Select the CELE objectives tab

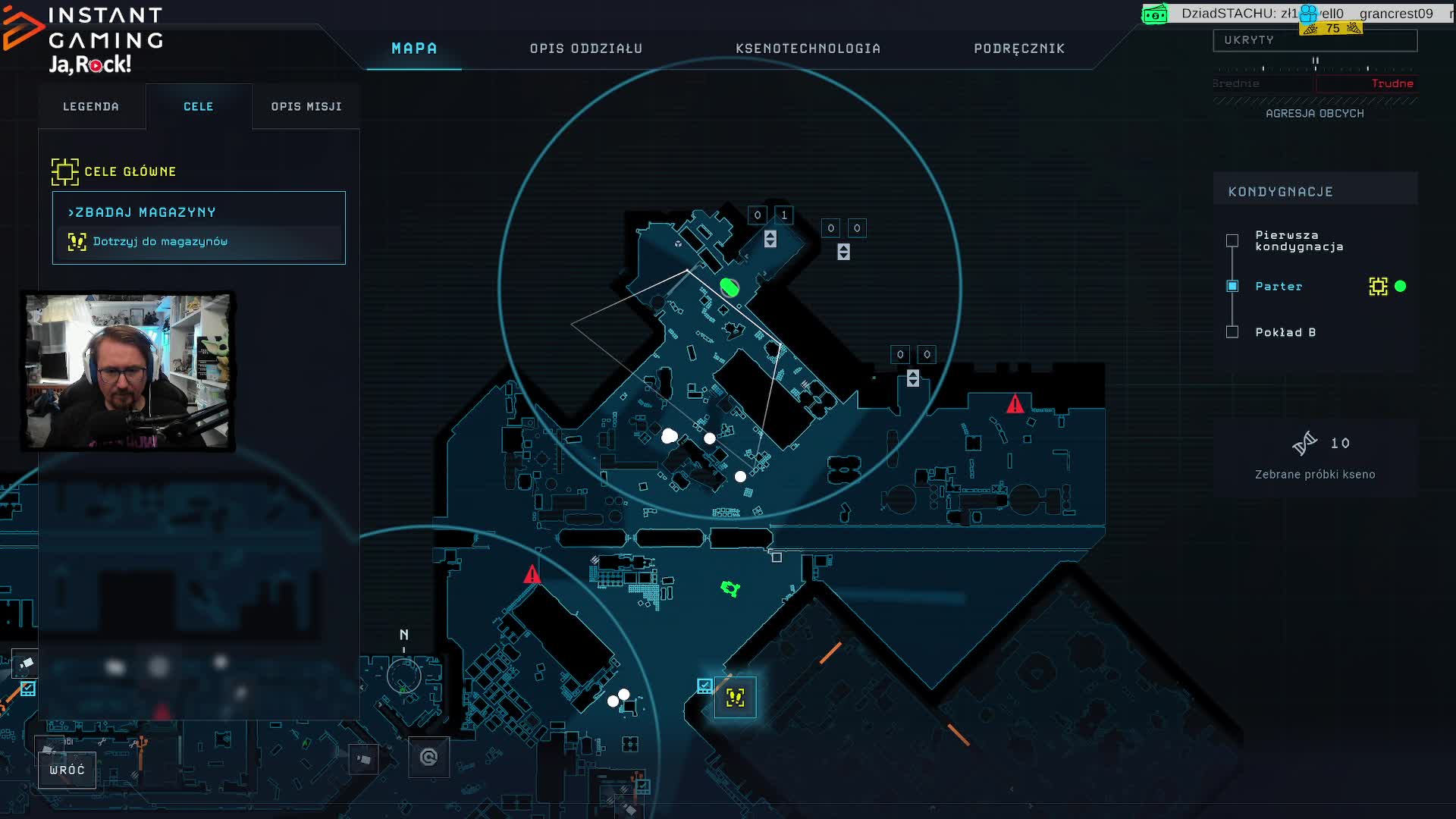[199, 107]
